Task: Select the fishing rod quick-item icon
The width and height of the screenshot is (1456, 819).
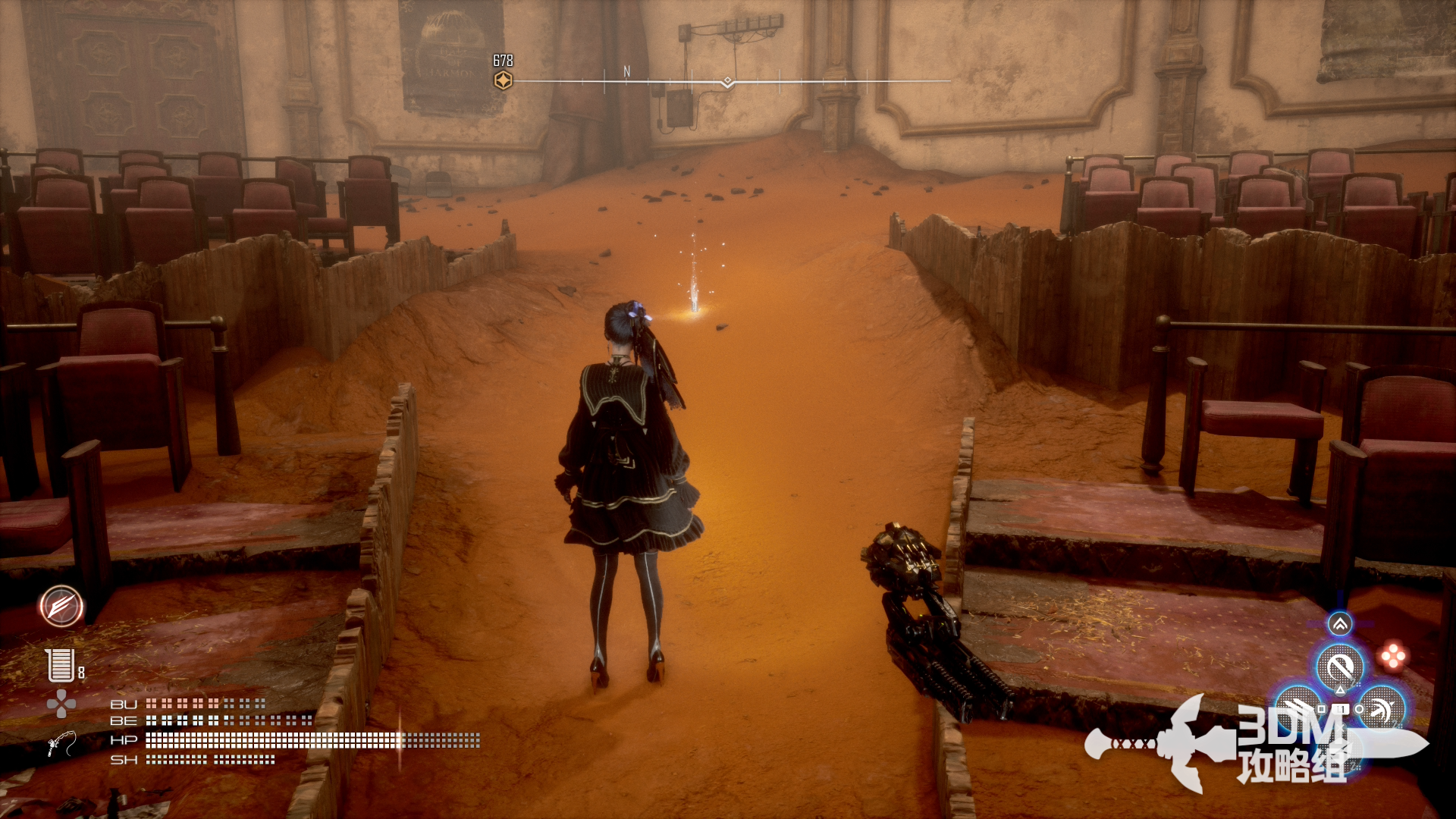Action: [x=61, y=743]
